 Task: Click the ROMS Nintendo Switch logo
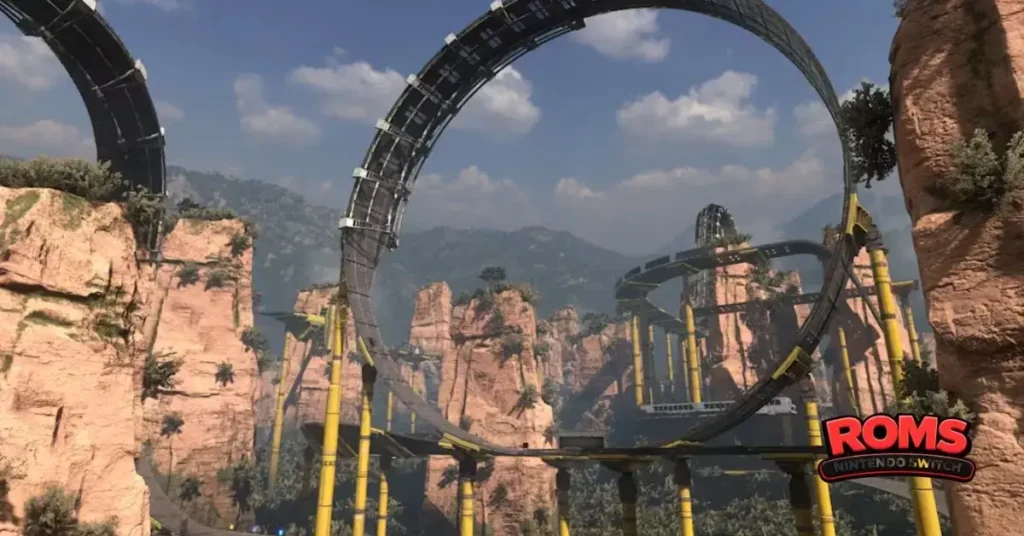[896, 446]
